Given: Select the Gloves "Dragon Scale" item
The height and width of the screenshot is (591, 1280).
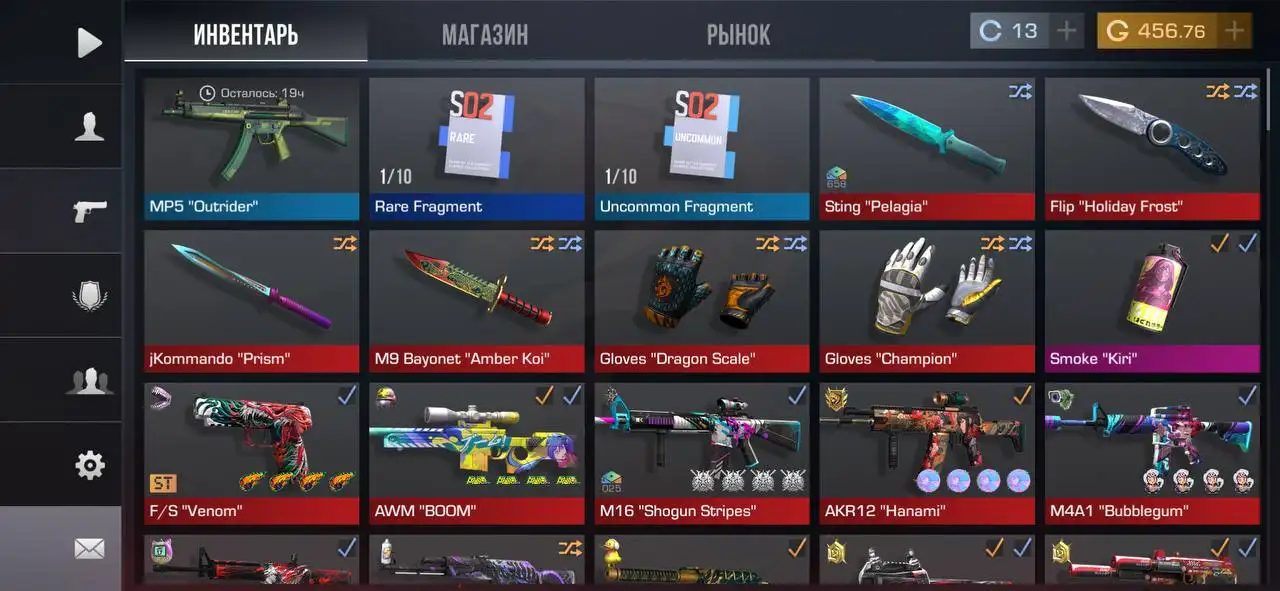Looking at the screenshot, I should 701,300.
